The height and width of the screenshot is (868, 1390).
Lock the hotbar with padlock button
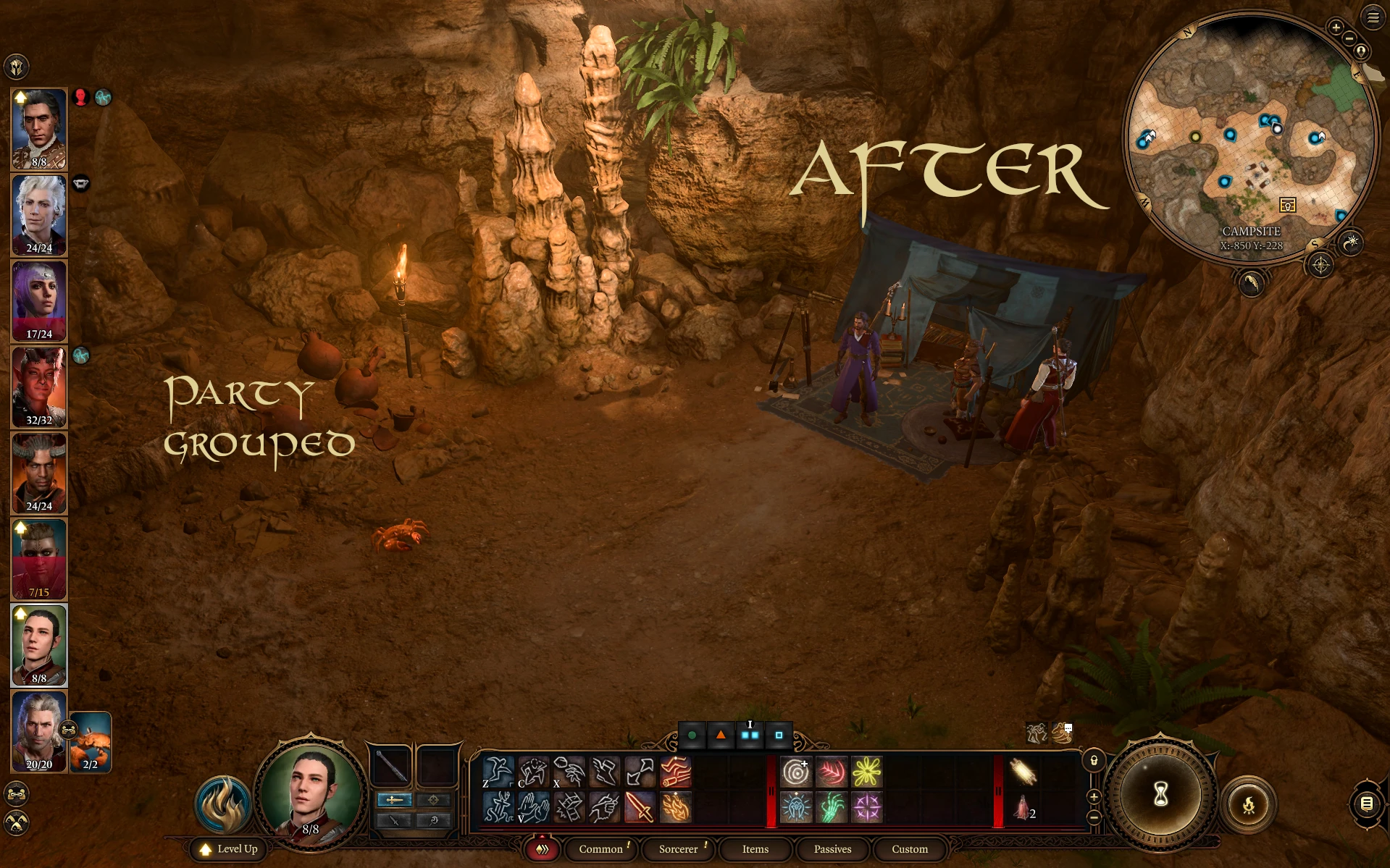[x=1094, y=761]
